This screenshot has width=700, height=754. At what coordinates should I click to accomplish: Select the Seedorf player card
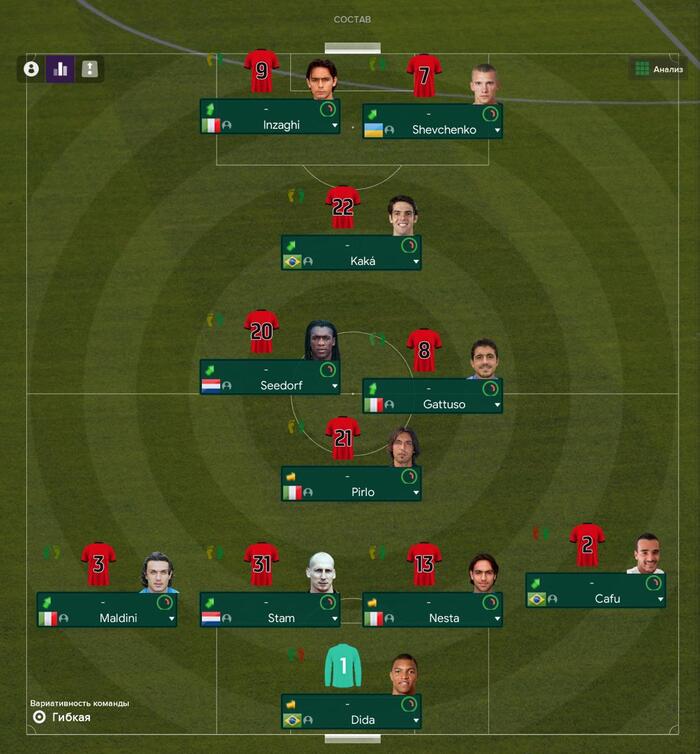click(269, 377)
